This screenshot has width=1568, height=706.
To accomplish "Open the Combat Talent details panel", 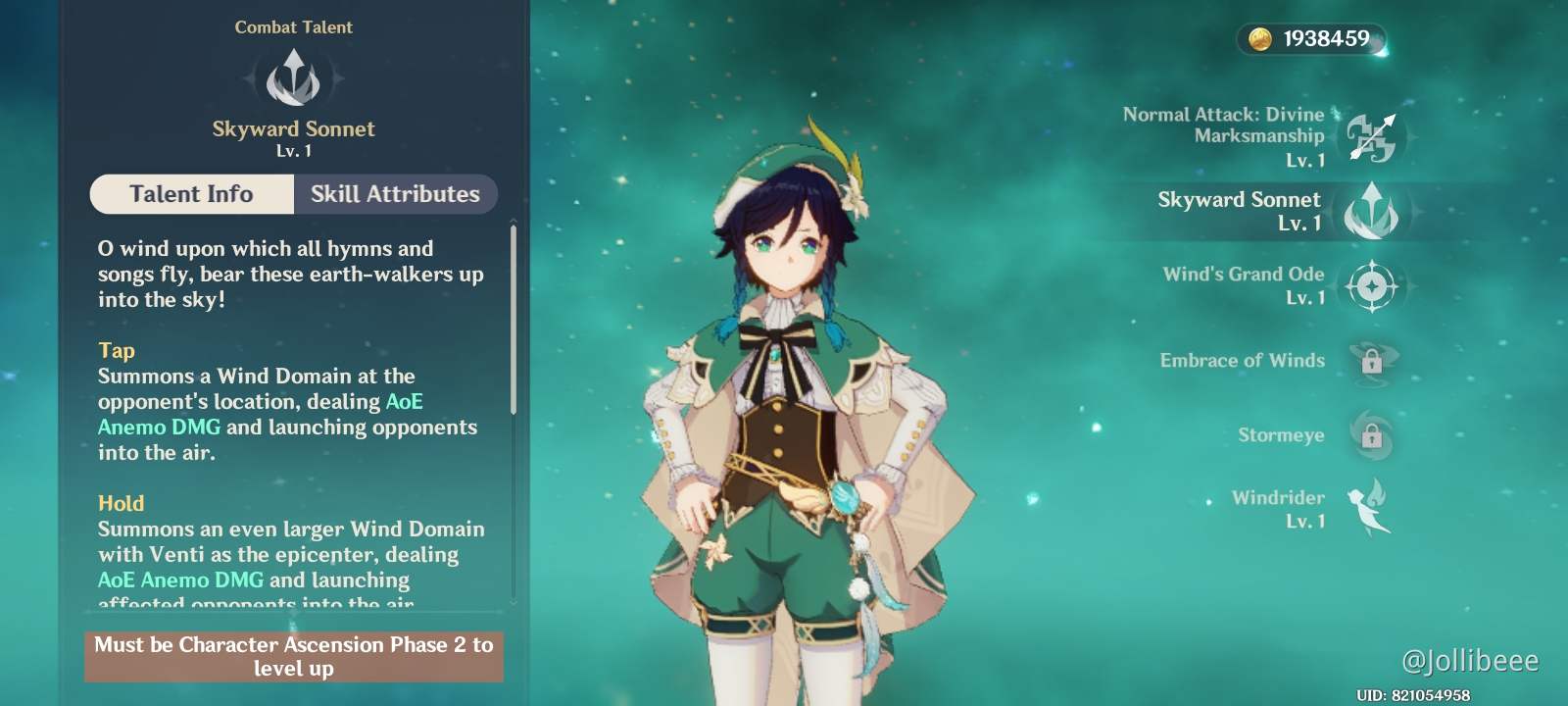I will tap(293, 26).
